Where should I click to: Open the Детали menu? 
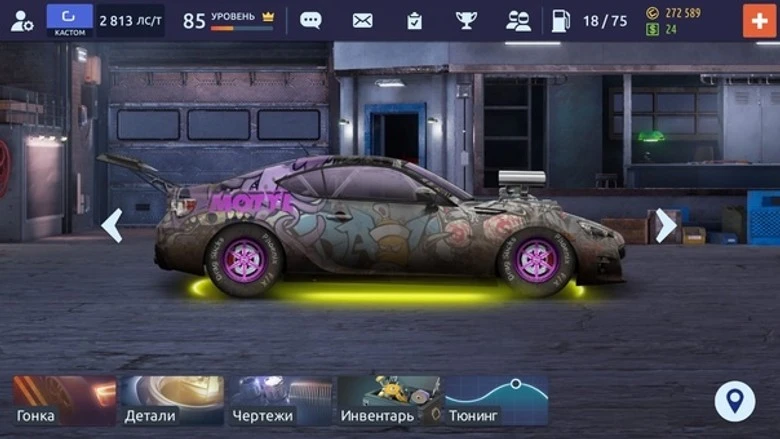pyautogui.click(x=172, y=401)
